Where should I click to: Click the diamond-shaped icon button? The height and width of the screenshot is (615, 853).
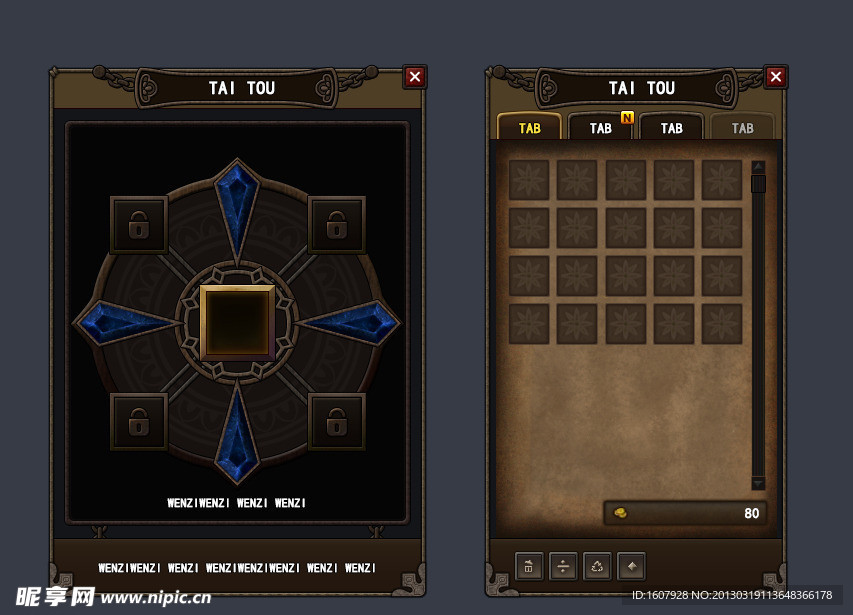631,567
